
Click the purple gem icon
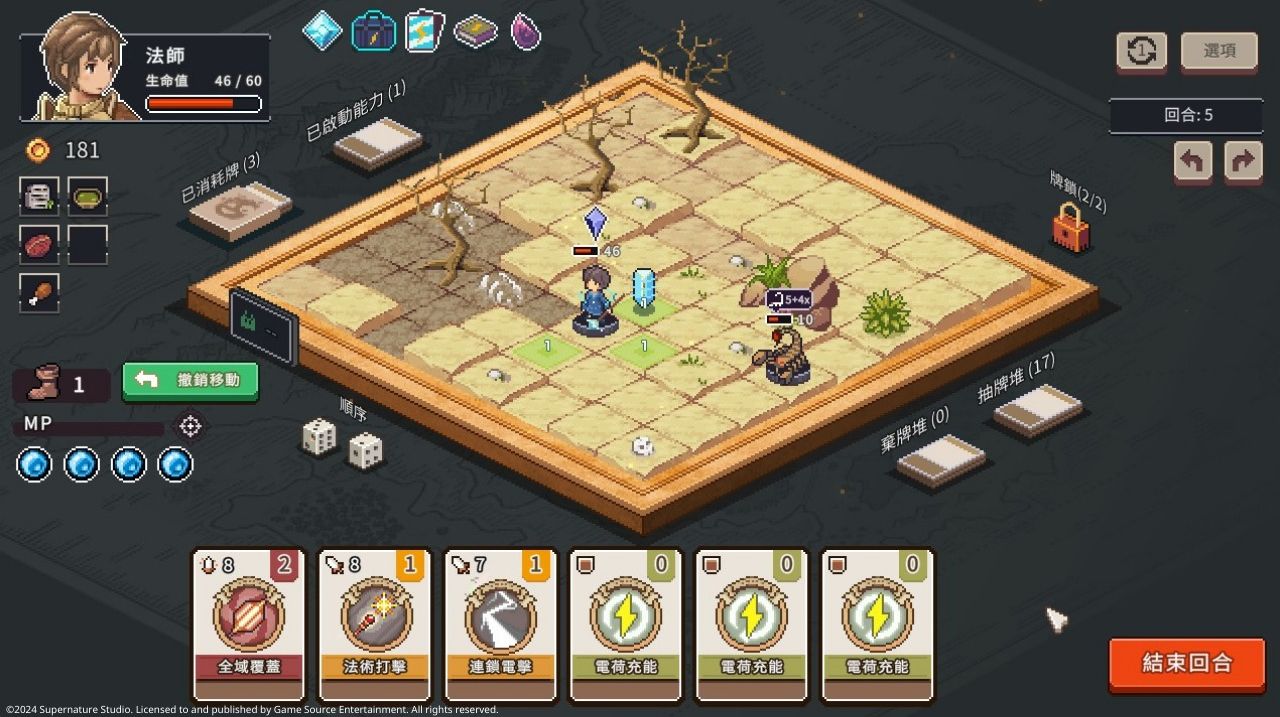(526, 31)
